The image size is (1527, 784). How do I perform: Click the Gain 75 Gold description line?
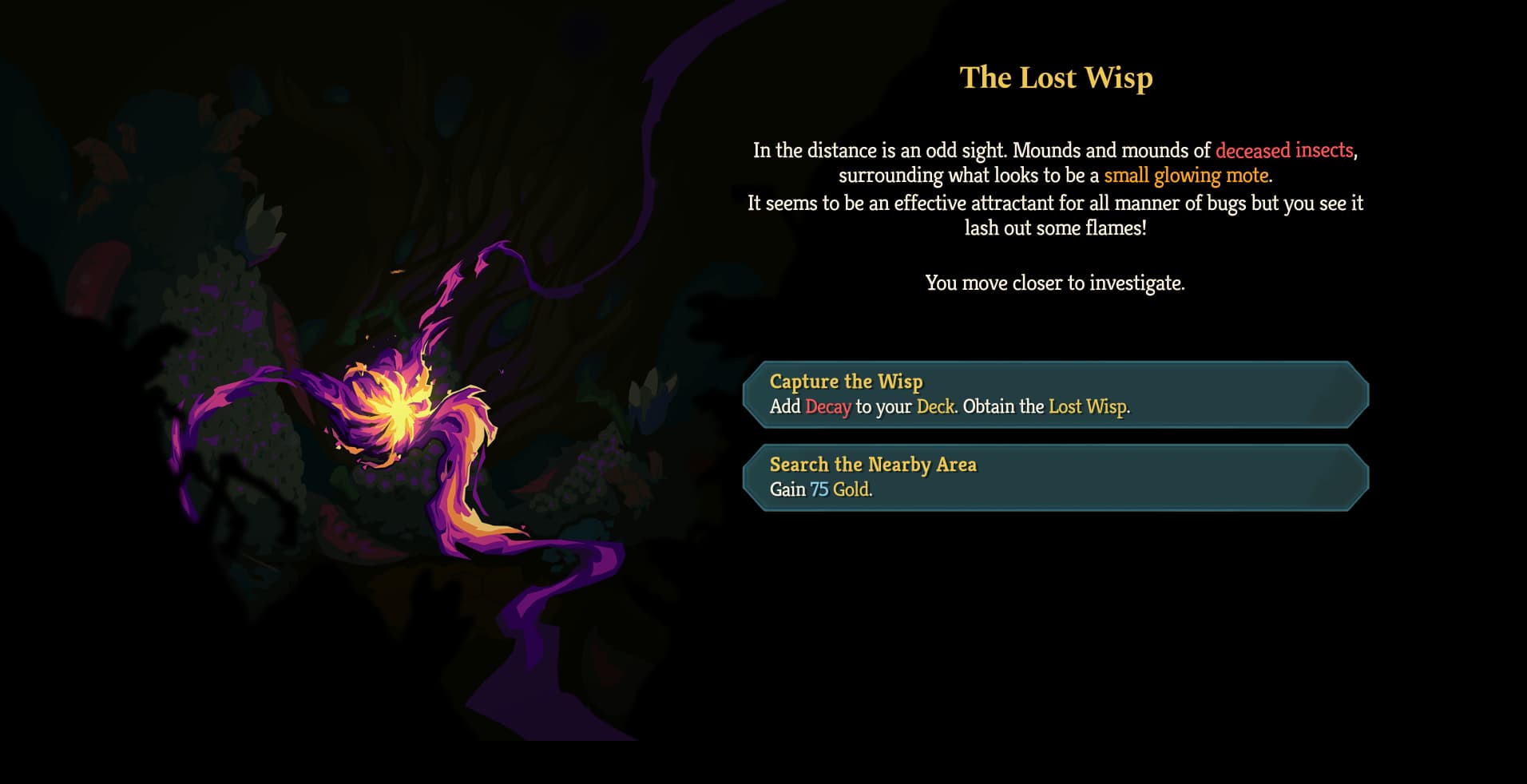point(819,491)
